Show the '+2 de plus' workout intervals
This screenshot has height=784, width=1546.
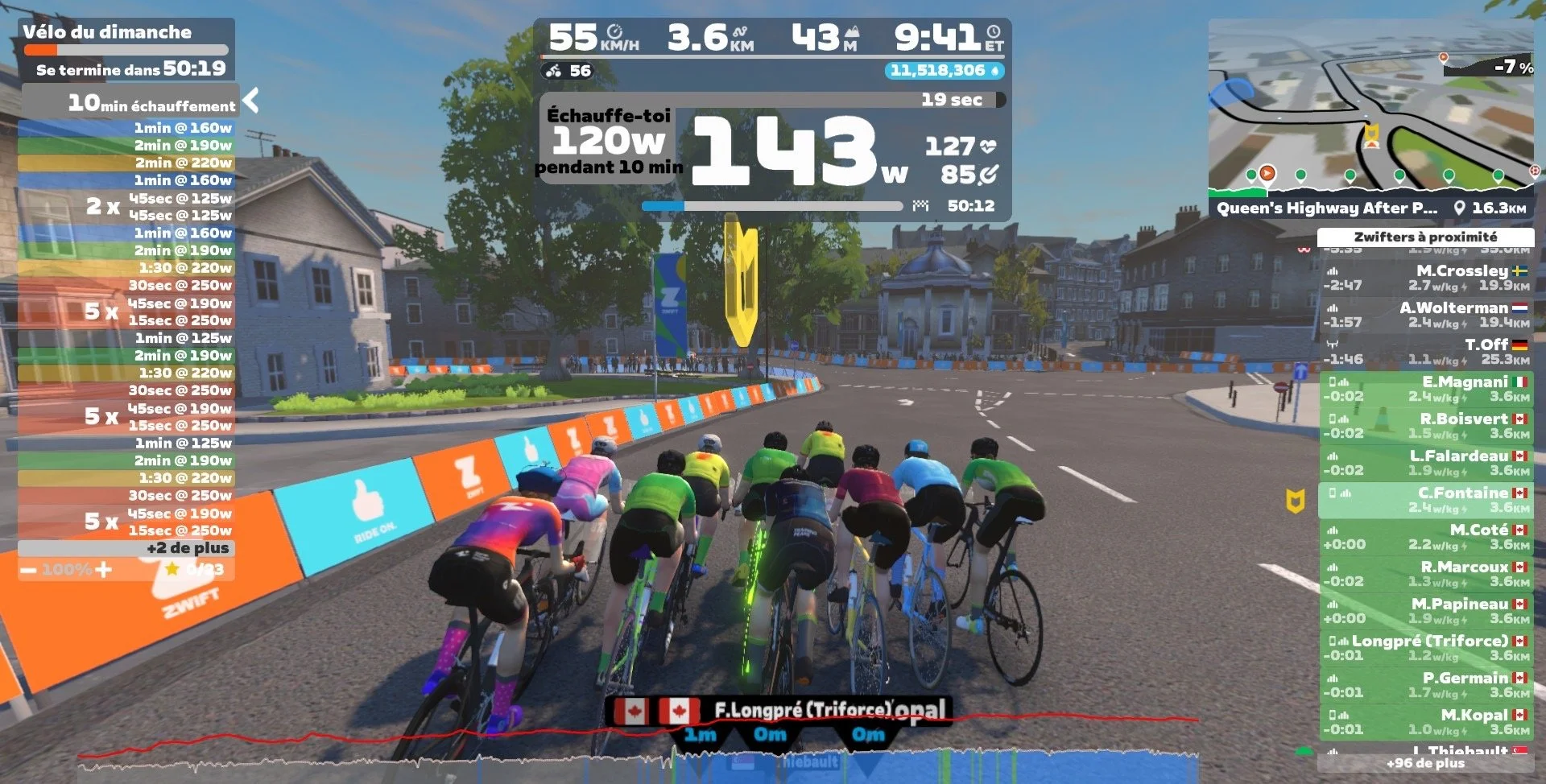pos(187,548)
